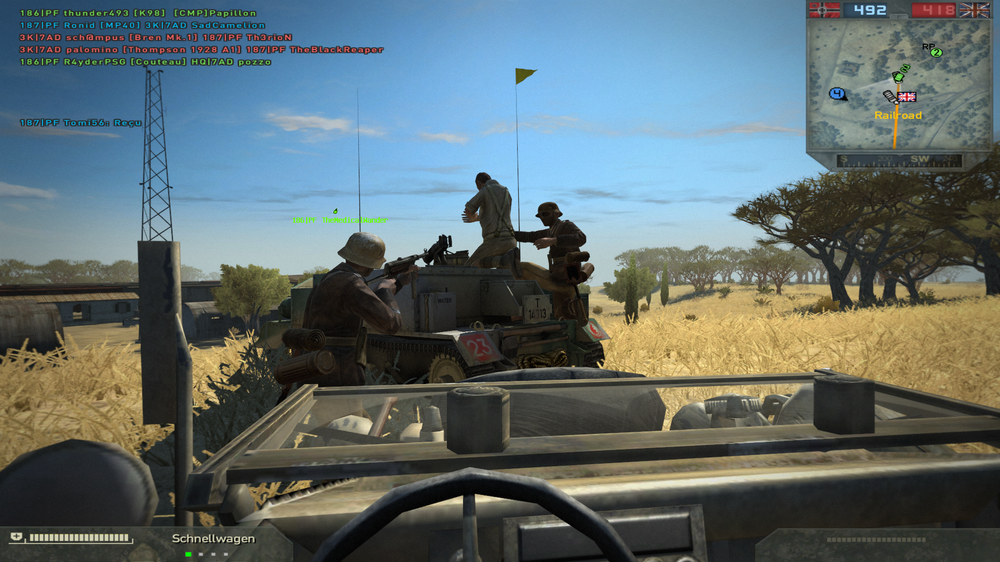Click the green RP 2 rally point marker
This screenshot has height=562, width=1000.
point(935,51)
